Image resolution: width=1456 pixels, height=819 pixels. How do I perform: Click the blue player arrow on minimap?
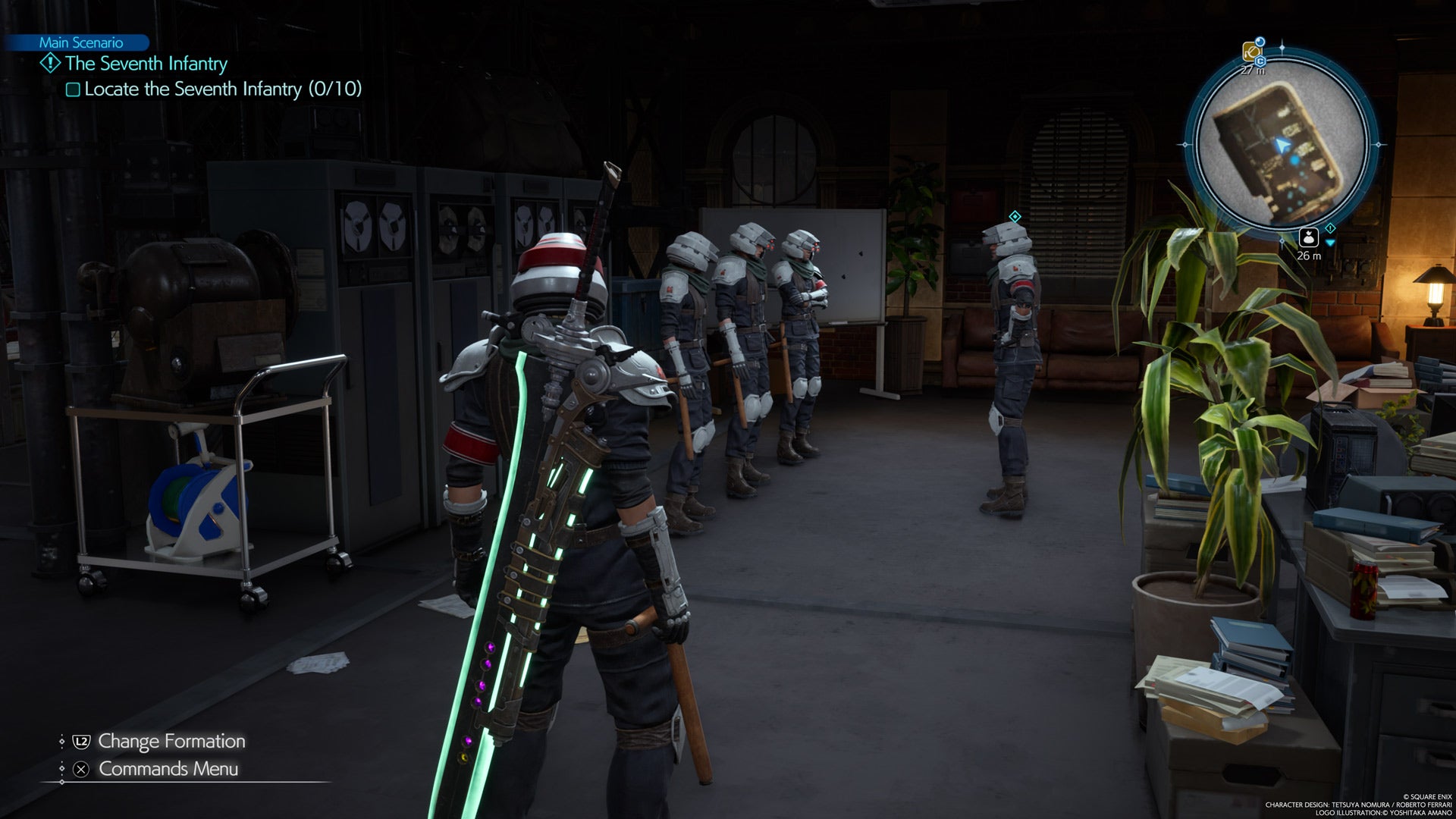pyautogui.click(x=1282, y=145)
